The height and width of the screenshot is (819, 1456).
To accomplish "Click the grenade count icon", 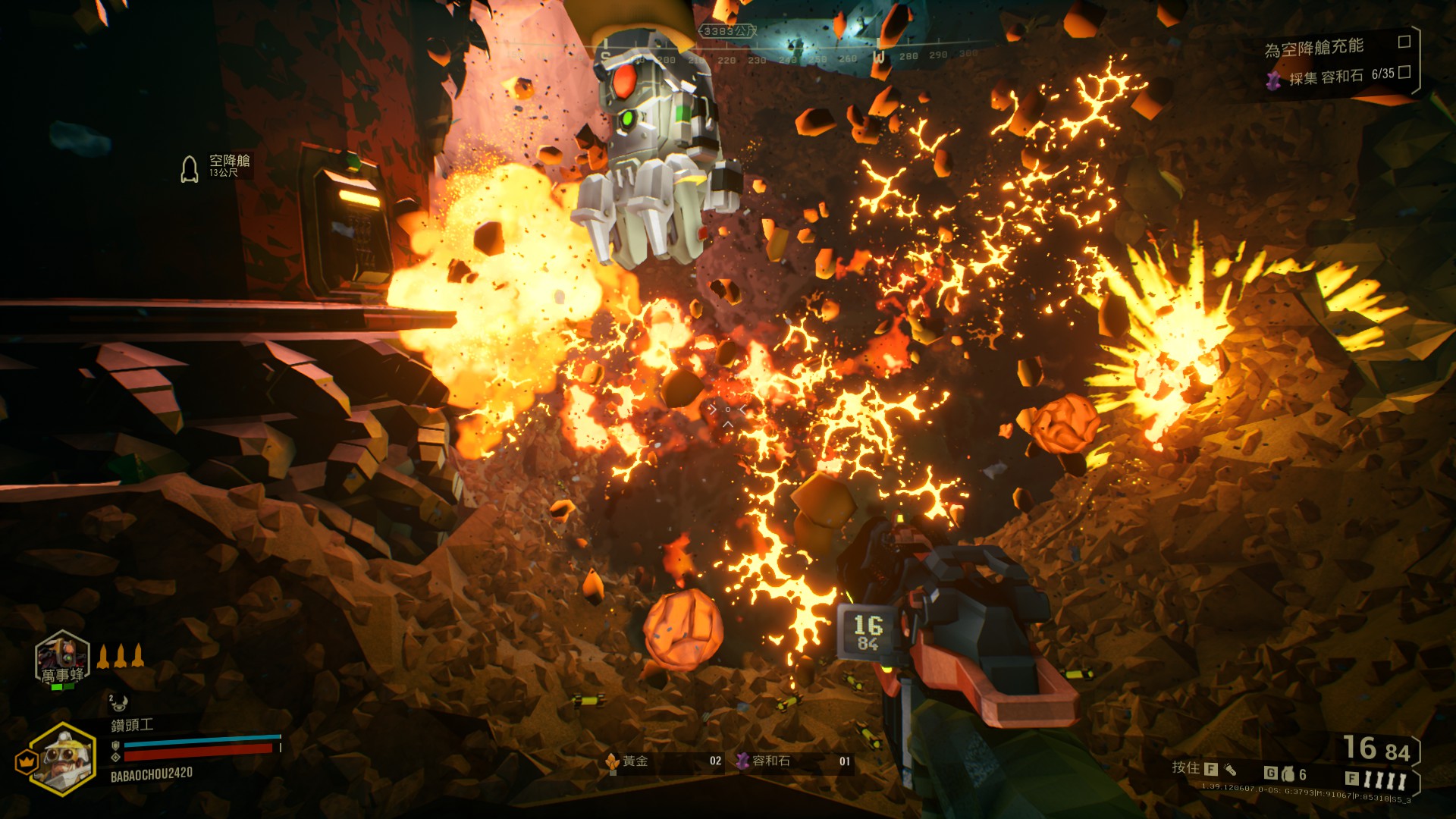I will [1288, 774].
